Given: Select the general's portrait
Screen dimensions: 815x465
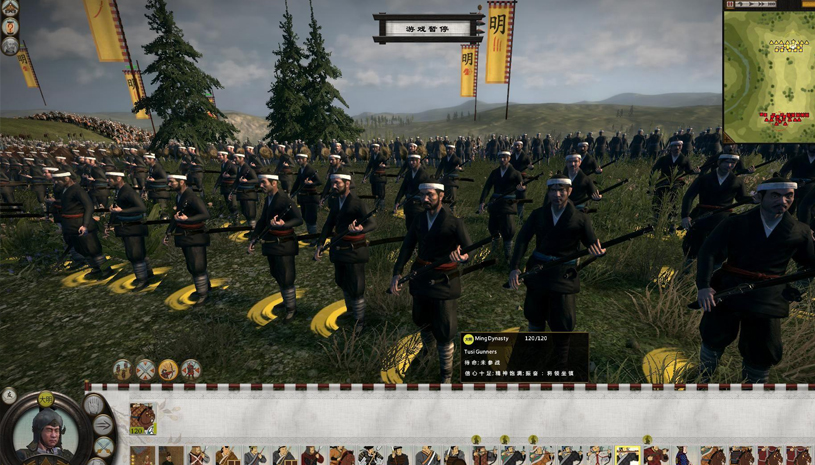Looking at the screenshot, I should coord(46,429).
